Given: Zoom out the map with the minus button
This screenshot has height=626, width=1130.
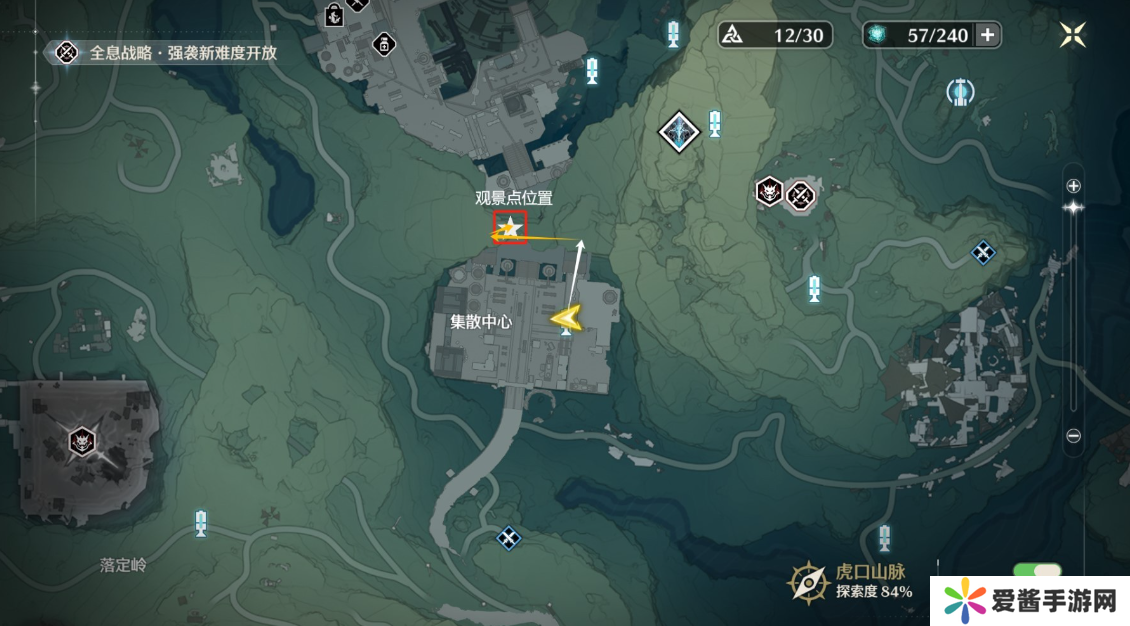Looking at the screenshot, I should [x=1073, y=436].
